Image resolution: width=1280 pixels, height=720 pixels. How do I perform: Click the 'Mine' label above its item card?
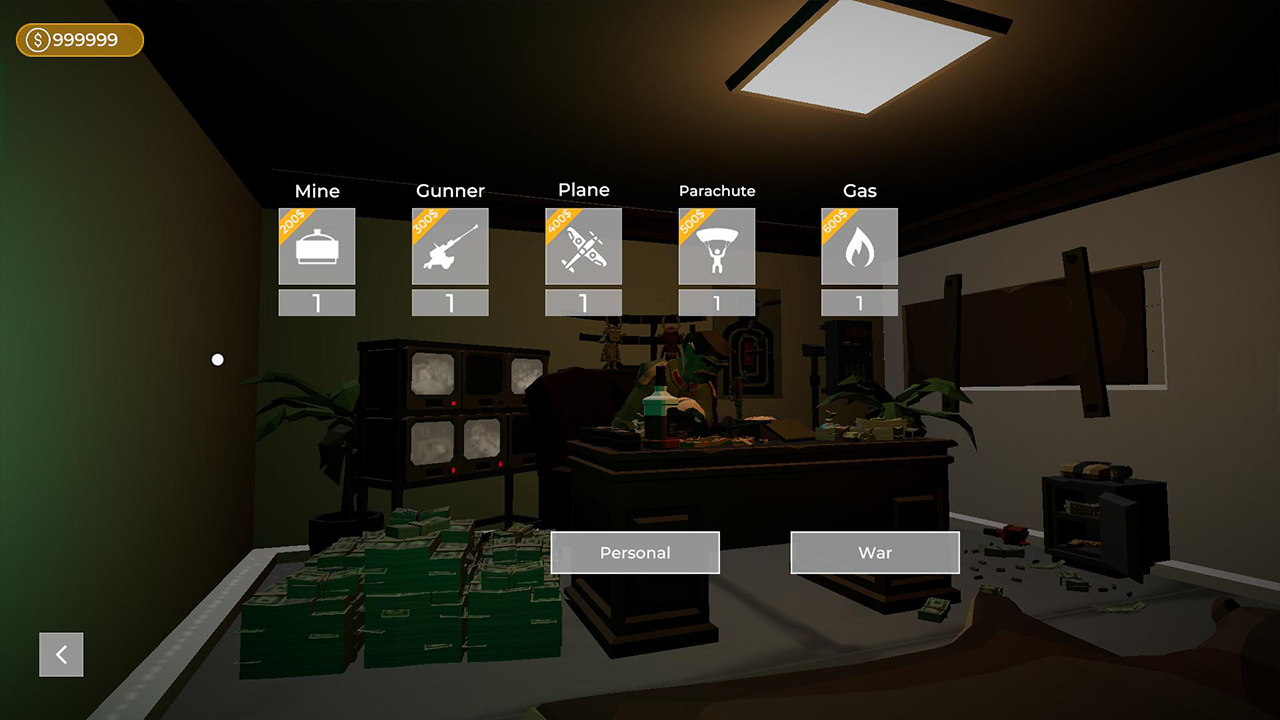point(317,190)
